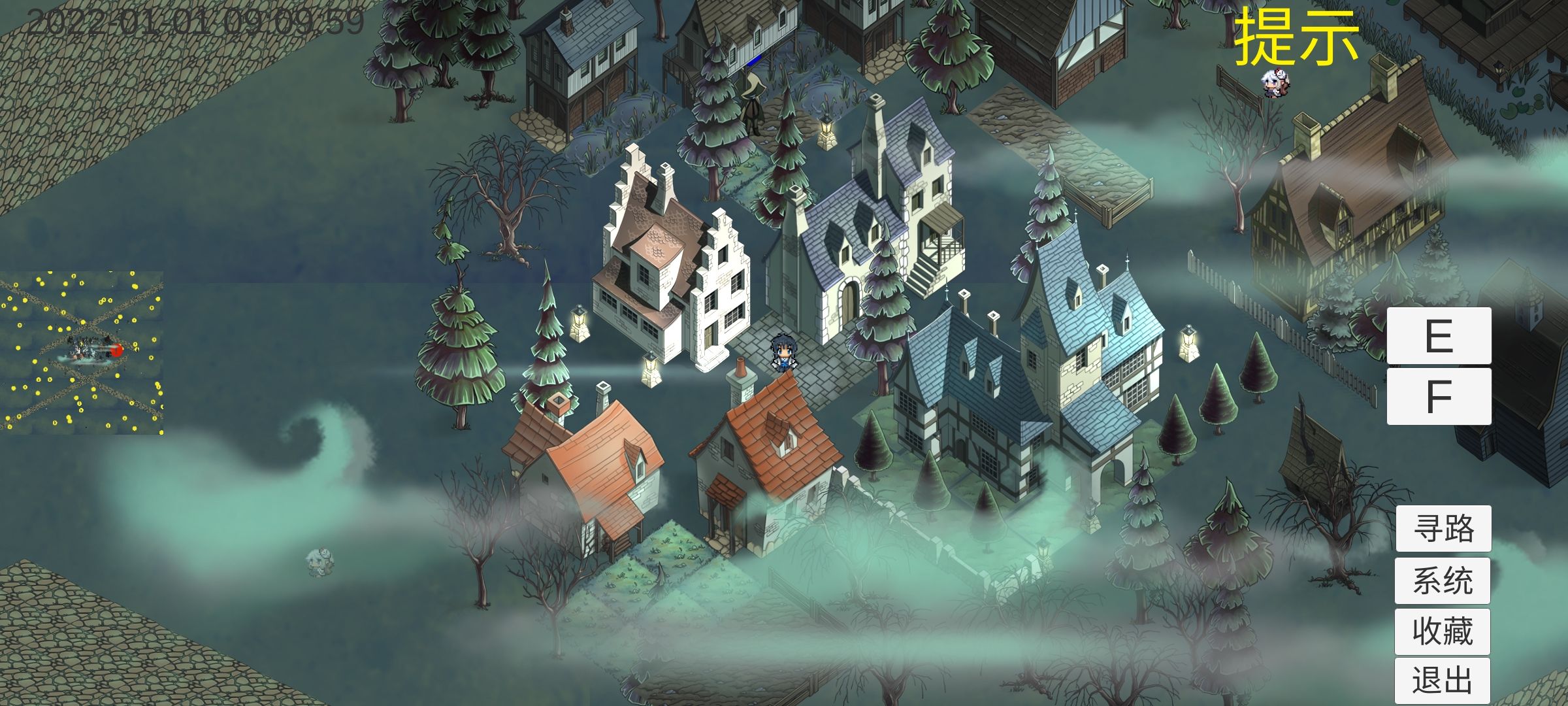
Task: Open the 收藏 collection menu
Action: pos(1443,631)
